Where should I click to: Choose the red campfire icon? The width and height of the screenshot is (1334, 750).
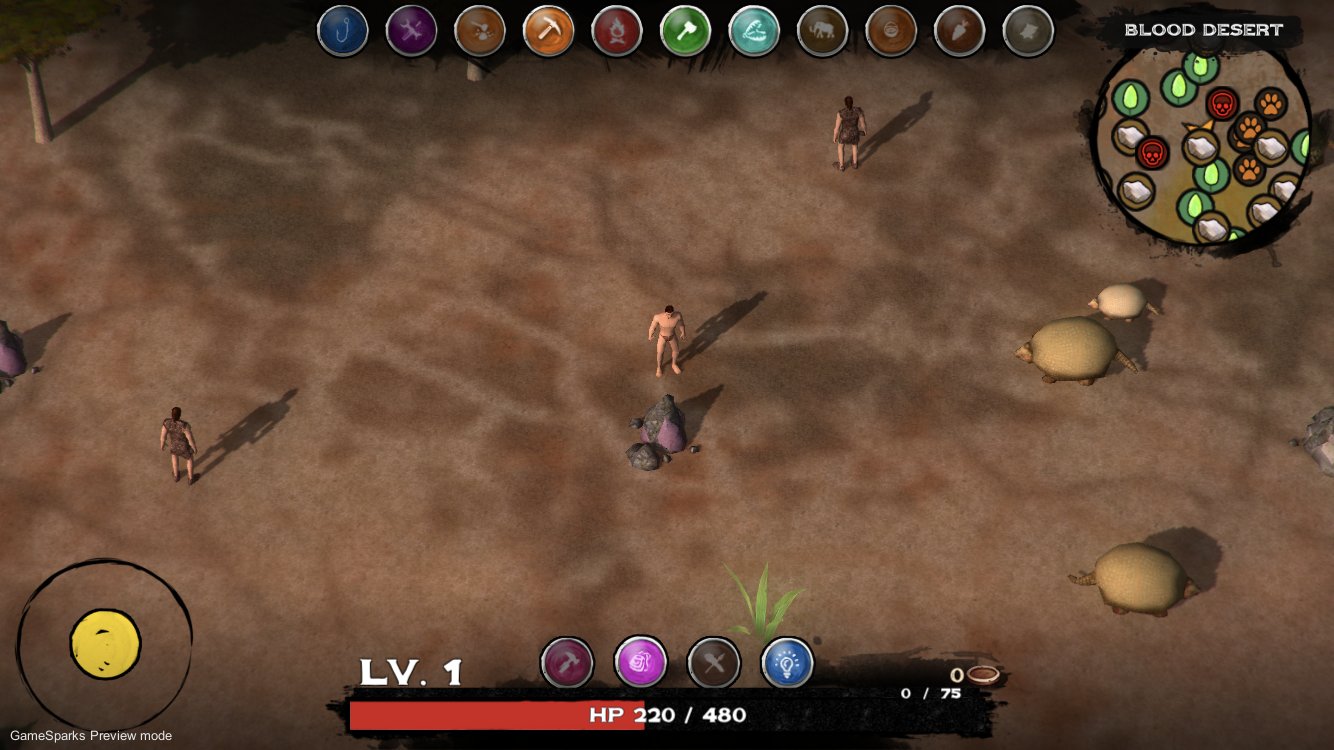(617, 31)
